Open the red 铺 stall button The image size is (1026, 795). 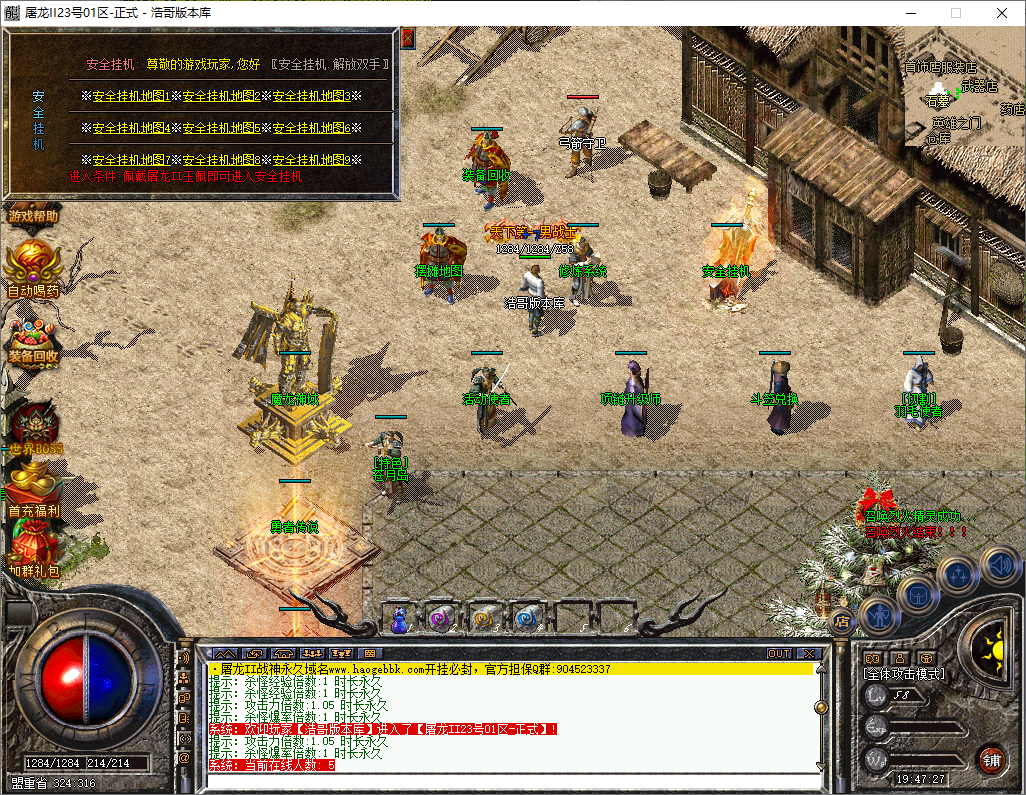coord(991,760)
